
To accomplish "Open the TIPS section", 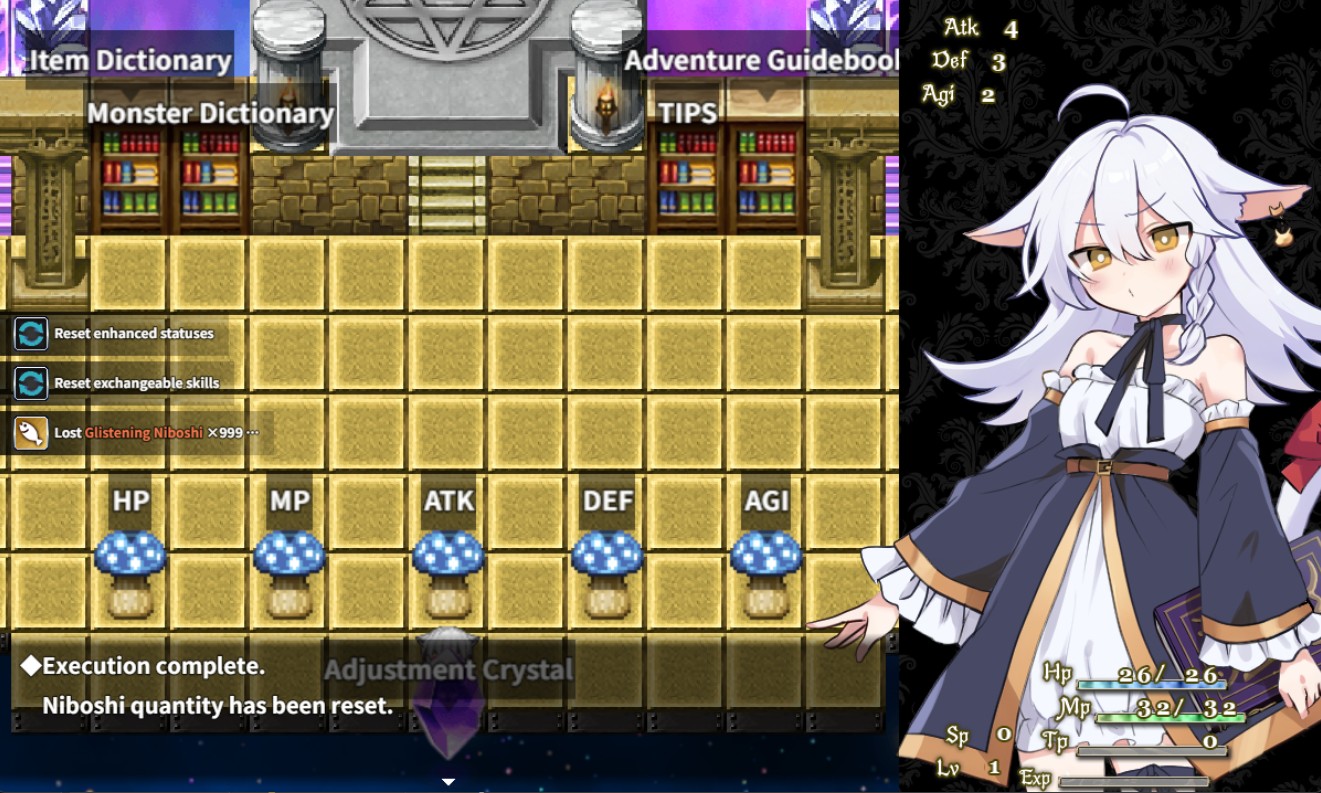I will pyautogui.click(x=689, y=113).
